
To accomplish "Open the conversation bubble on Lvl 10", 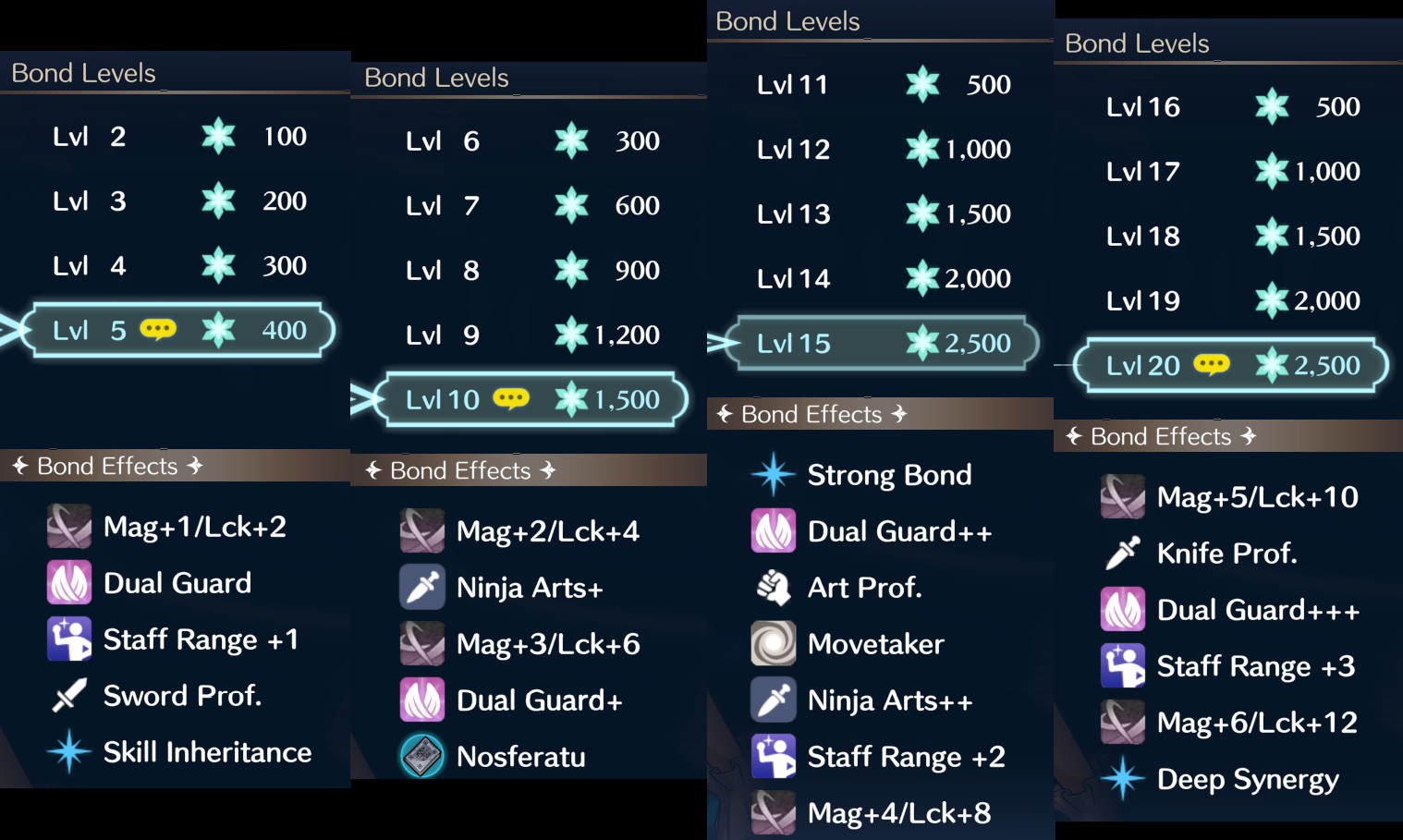I will pyautogui.click(x=509, y=398).
